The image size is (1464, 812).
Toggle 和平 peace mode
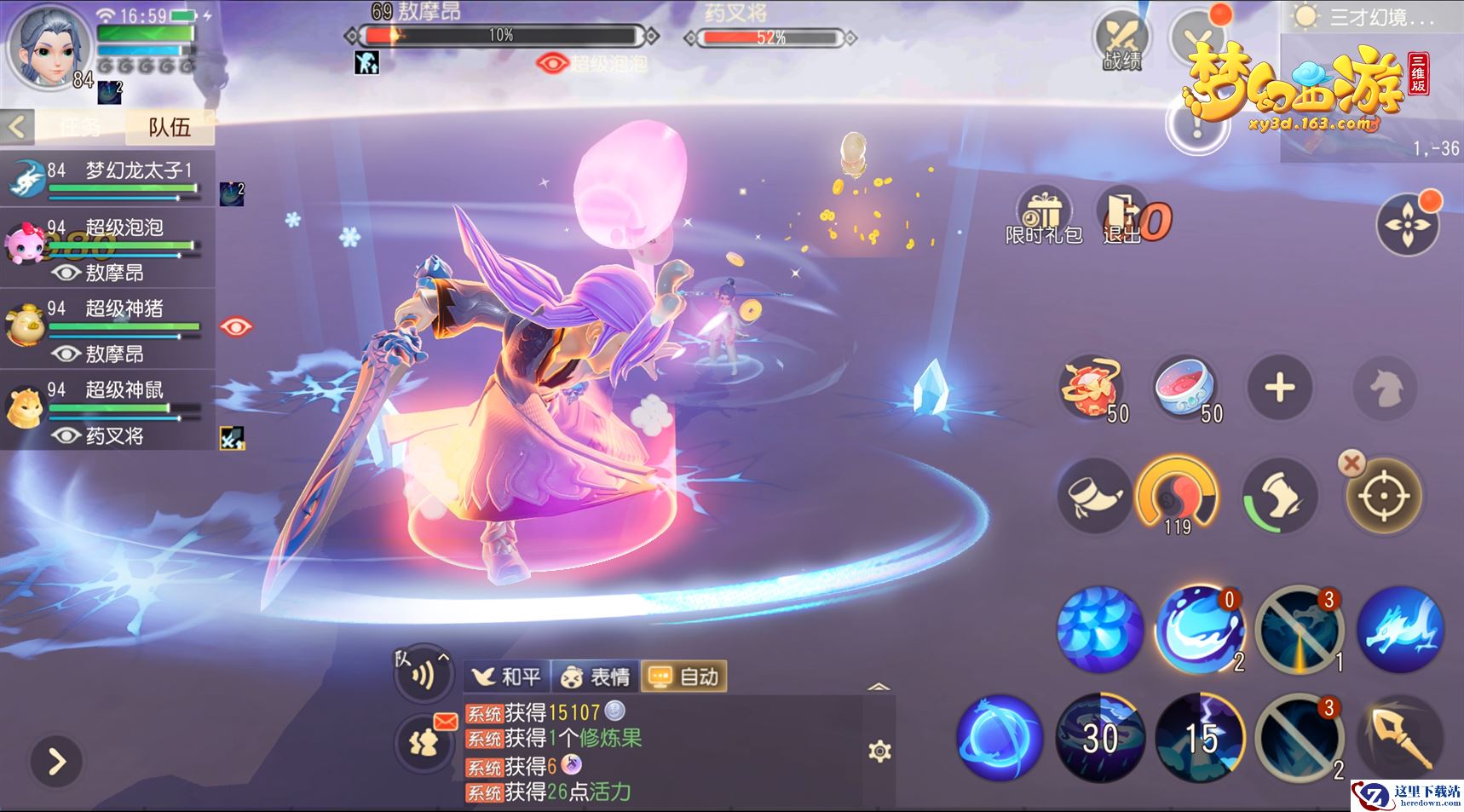[508, 677]
